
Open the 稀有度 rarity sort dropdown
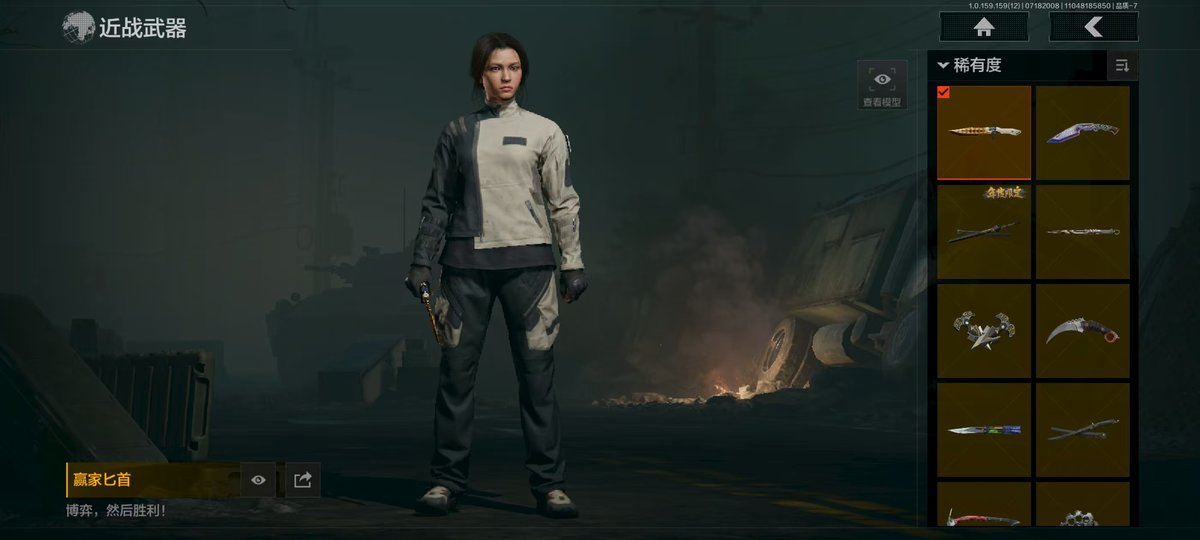(970, 66)
